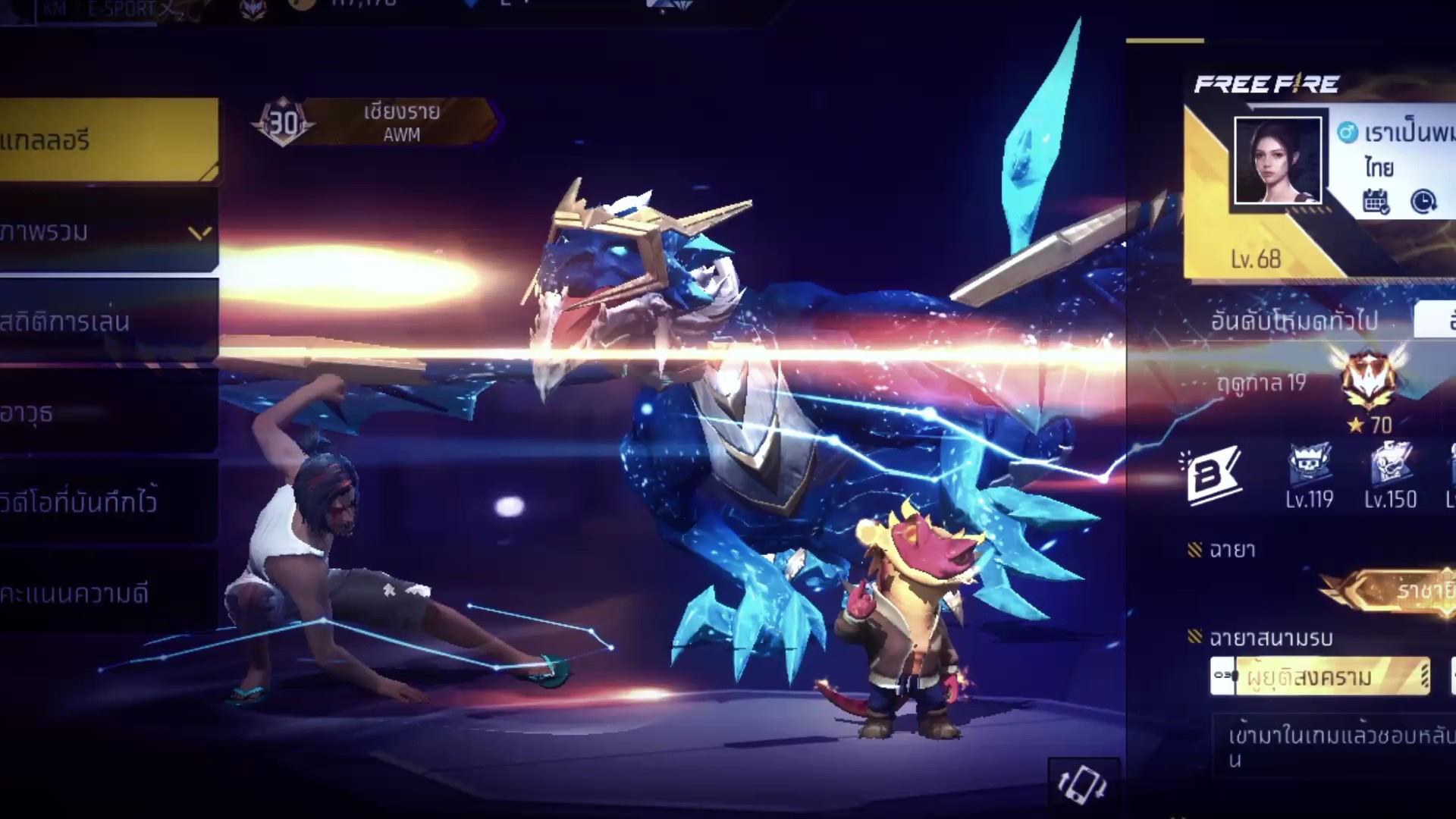Click the player avatar portrait
The width and height of the screenshot is (1456, 819).
point(1278,161)
